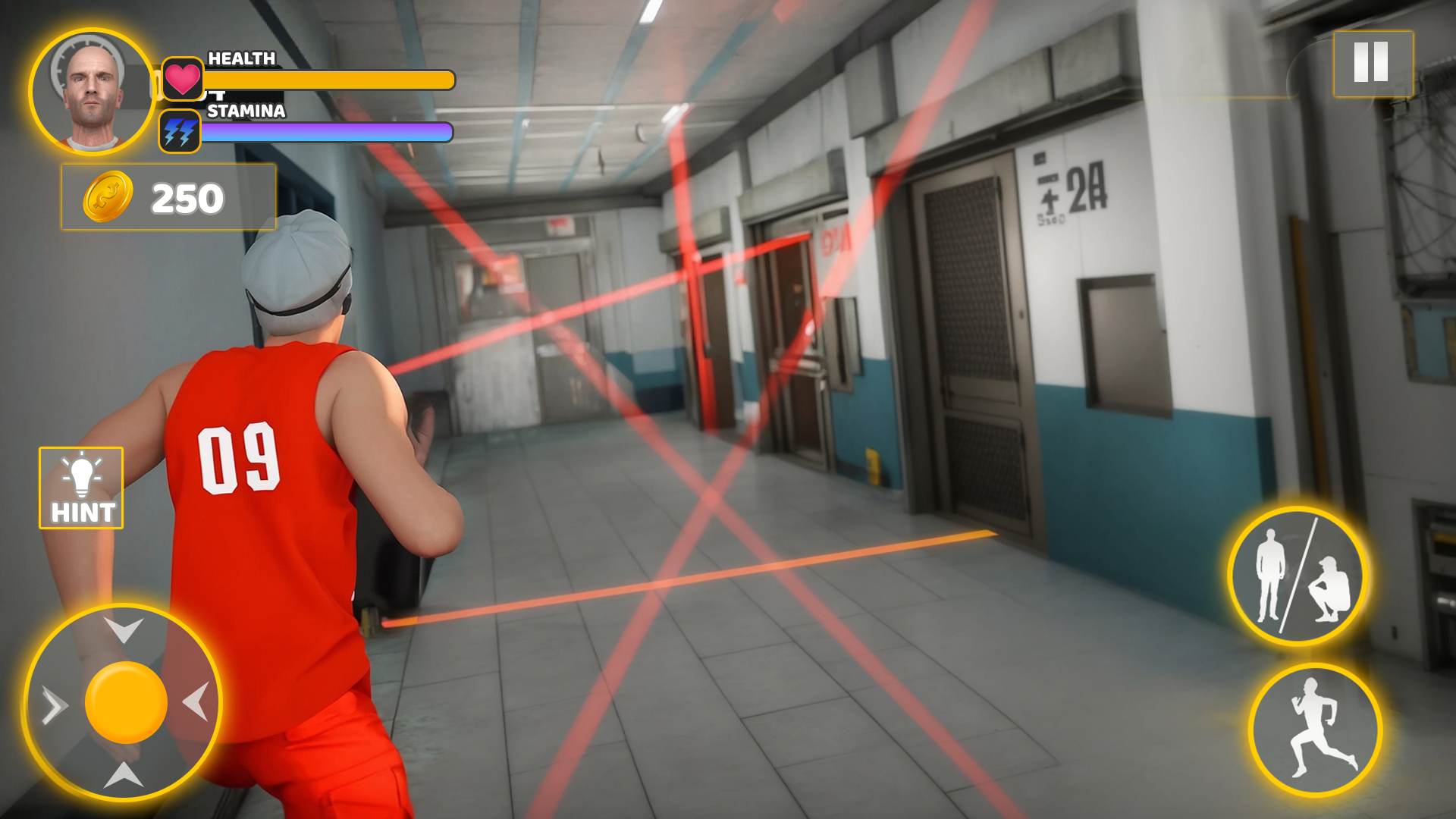The image size is (1456, 819).
Task: Click the HEALTH progress bar
Action: pyautogui.click(x=326, y=78)
